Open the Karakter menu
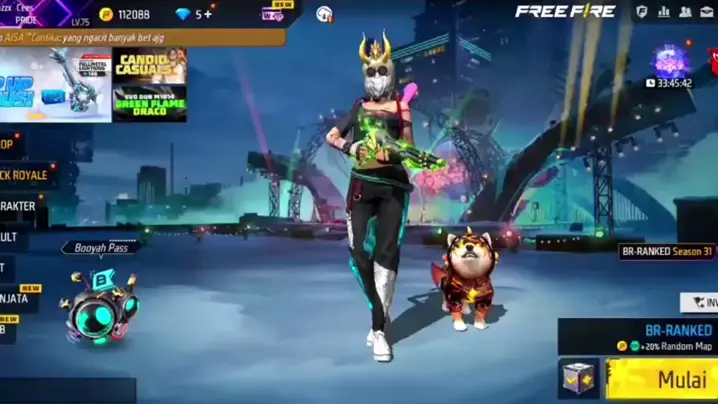This screenshot has height=404, width=718. pyautogui.click(x=20, y=206)
